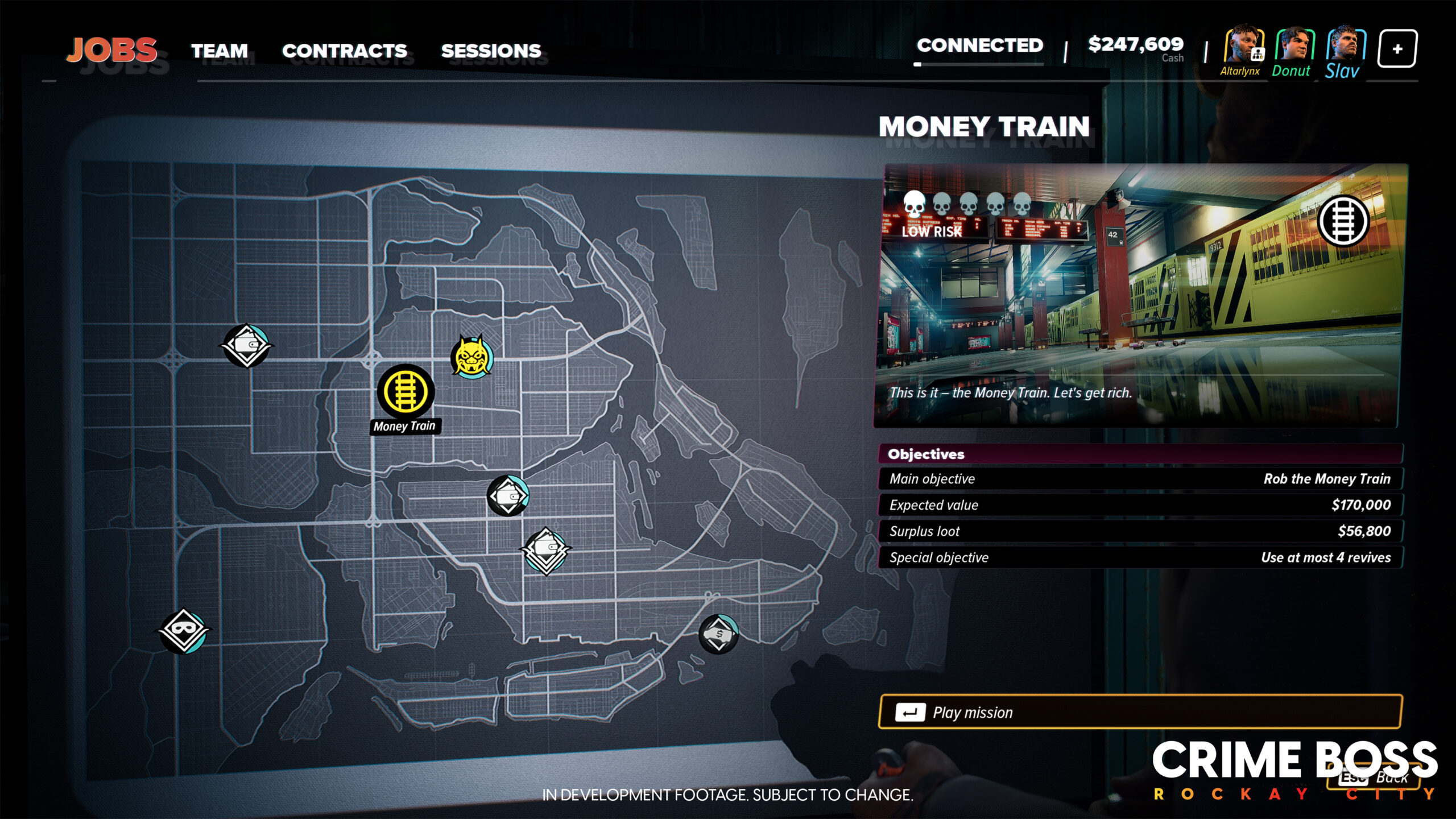This screenshot has width=1456, height=819.
Task: Open the SESSIONS menu
Action: click(x=490, y=50)
